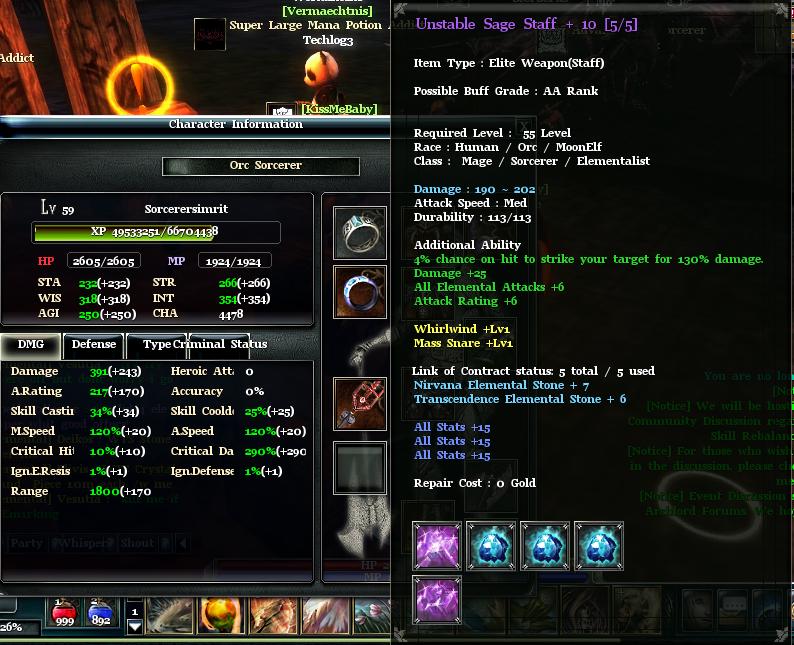The width and height of the screenshot is (794, 645).
Task: Use the red health potion stack
Action: point(65,614)
